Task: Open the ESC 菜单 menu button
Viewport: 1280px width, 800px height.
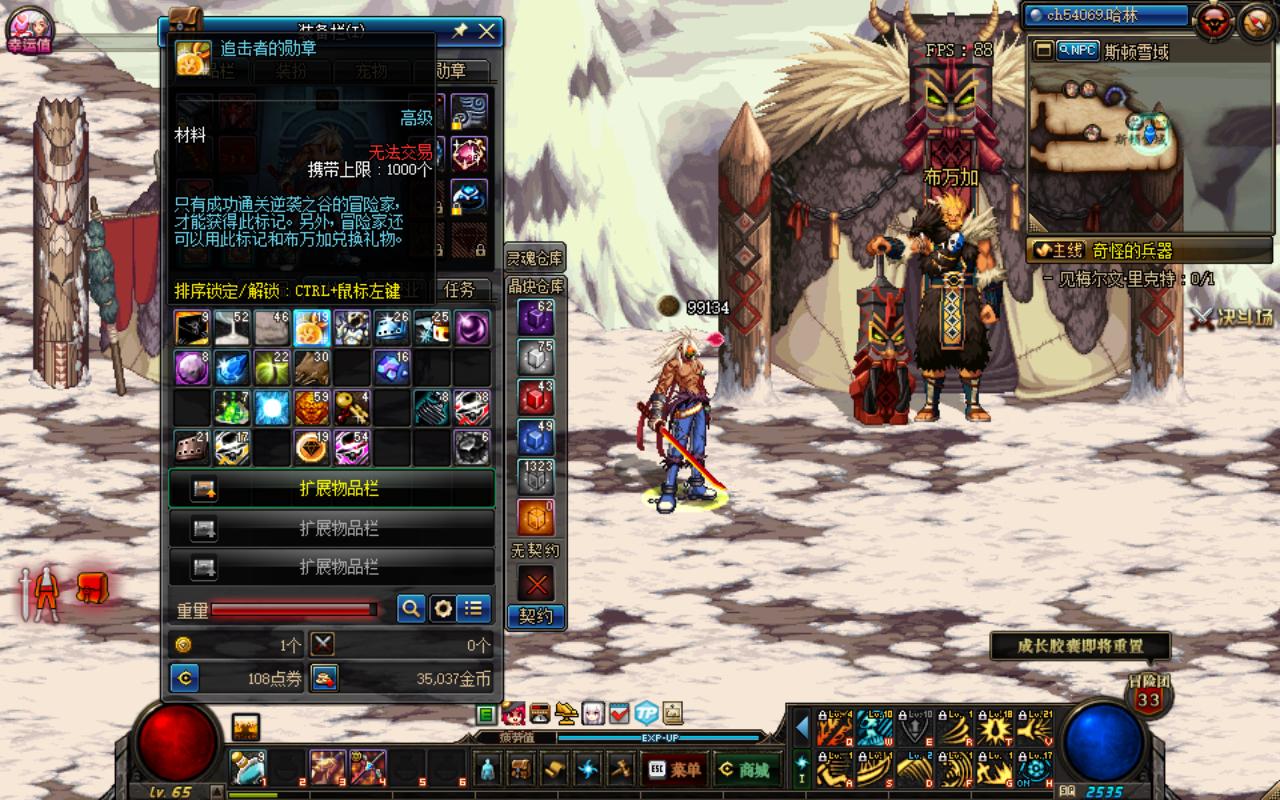Action: [x=674, y=769]
